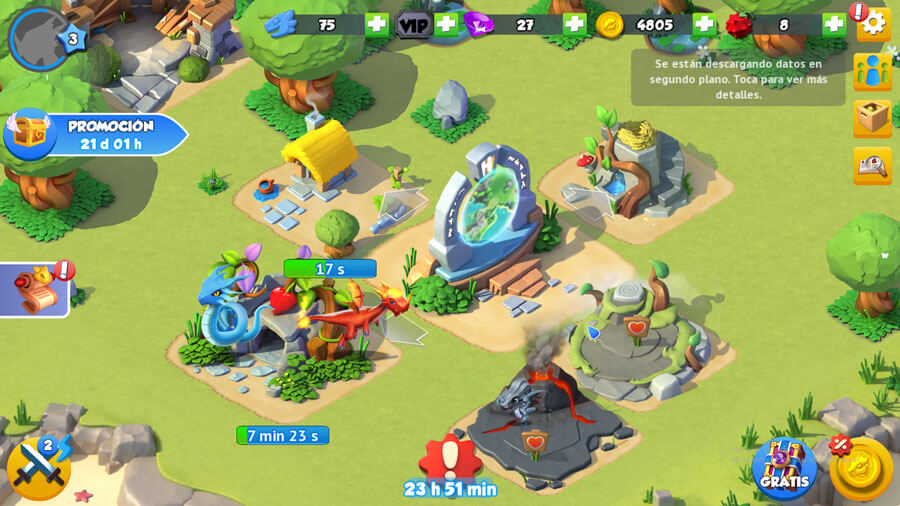Start a battle with the crossed swords button
The image size is (900, 506).
[38, 467]
